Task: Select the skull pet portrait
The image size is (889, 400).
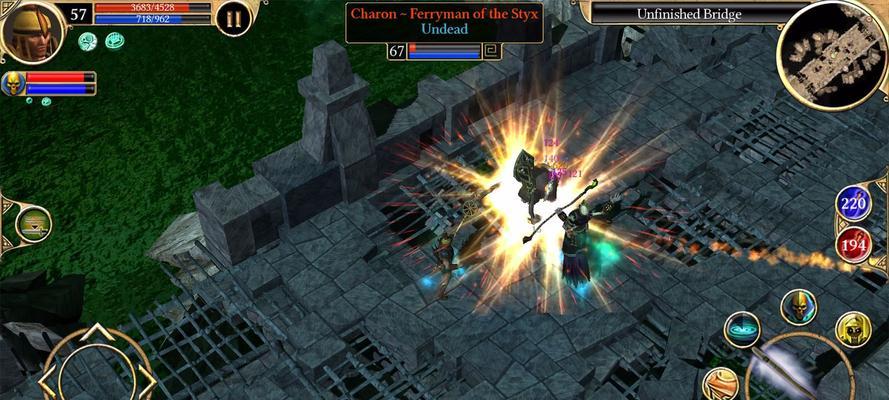Action: tap(14, 84)
